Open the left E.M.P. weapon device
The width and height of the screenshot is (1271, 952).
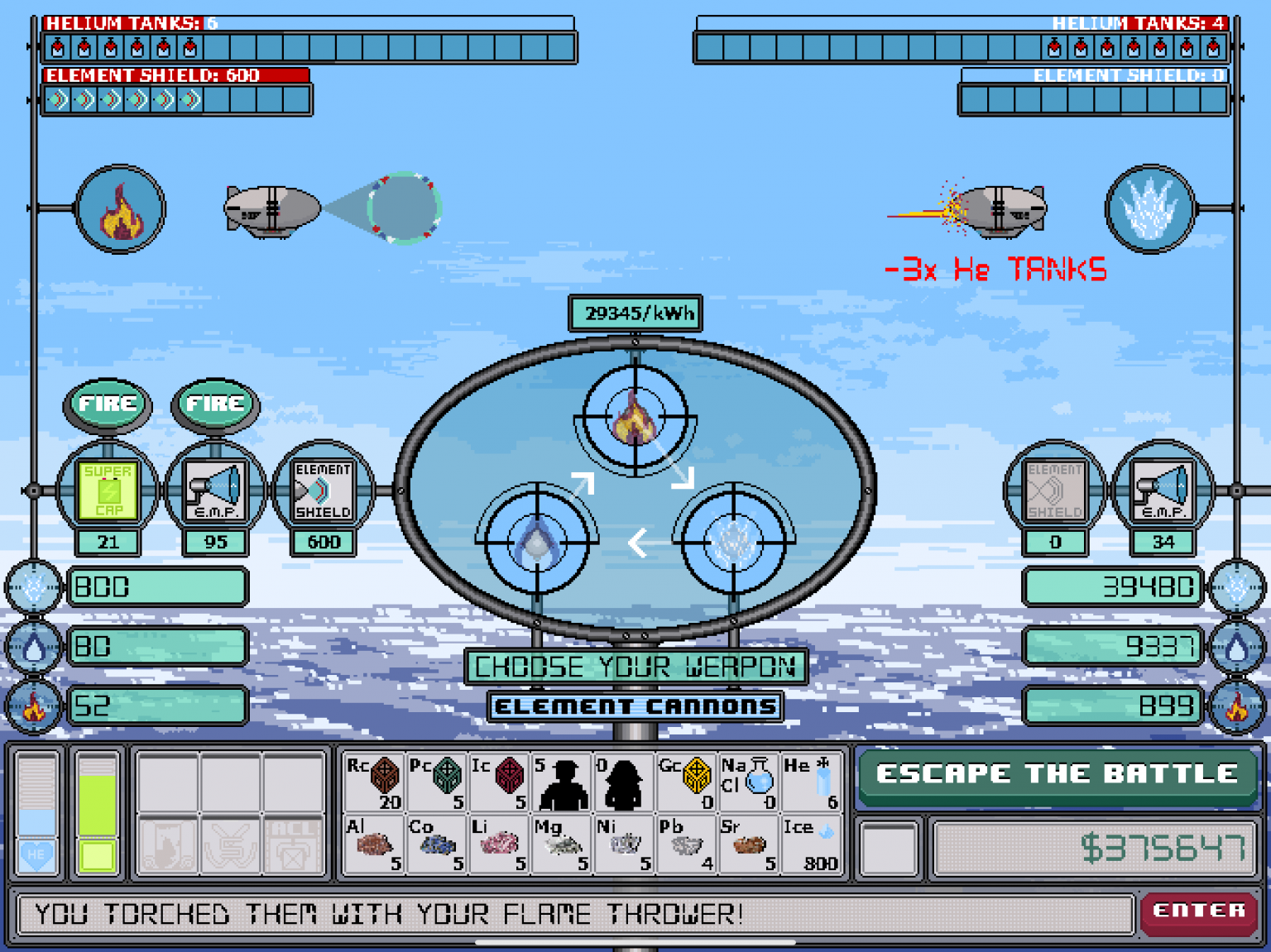(214, 490)
